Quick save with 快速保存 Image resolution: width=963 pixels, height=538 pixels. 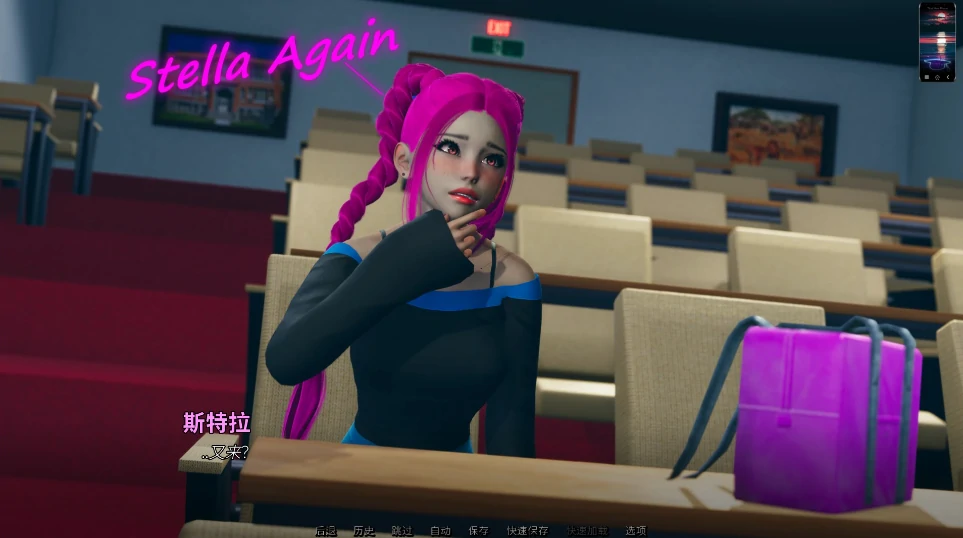(527, 531)
